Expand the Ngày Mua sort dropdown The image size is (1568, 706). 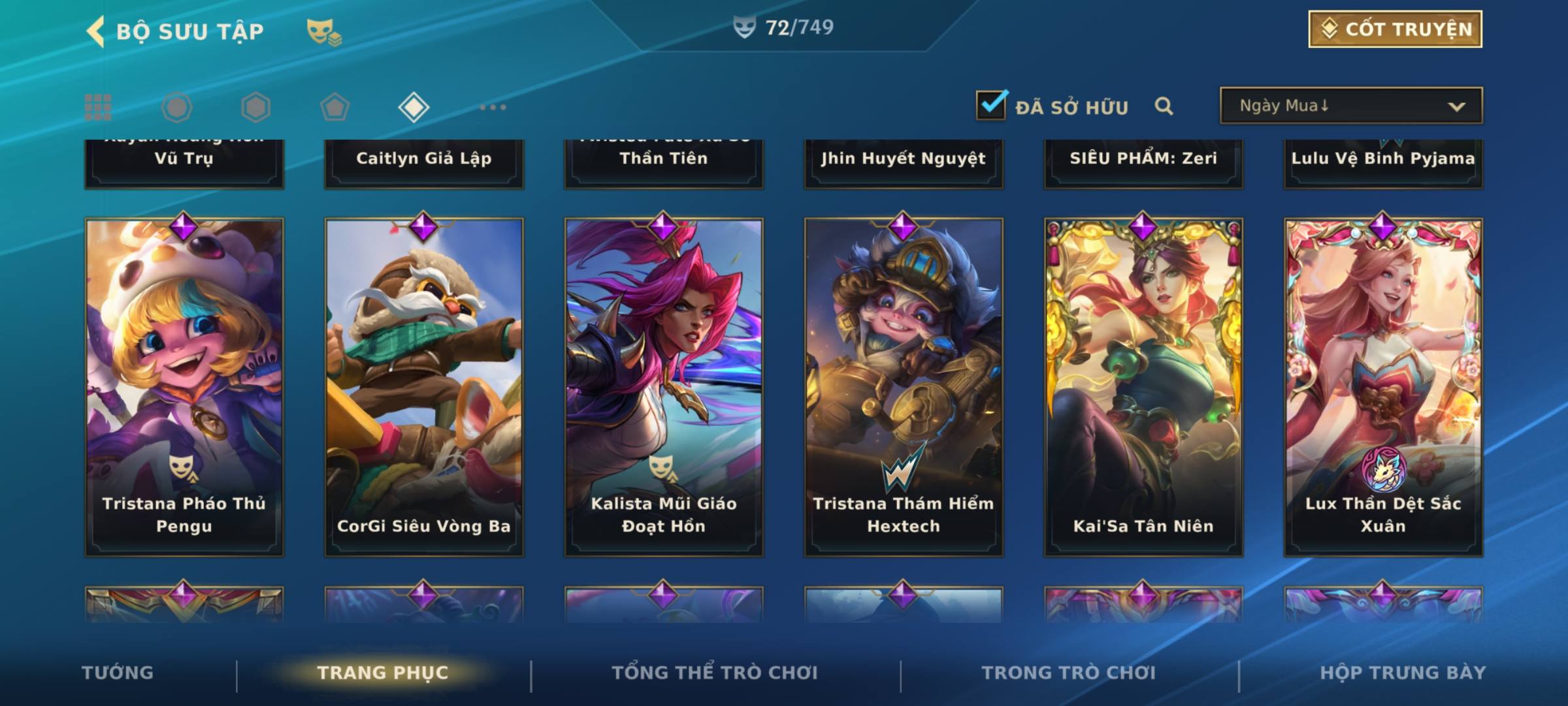1351,106
